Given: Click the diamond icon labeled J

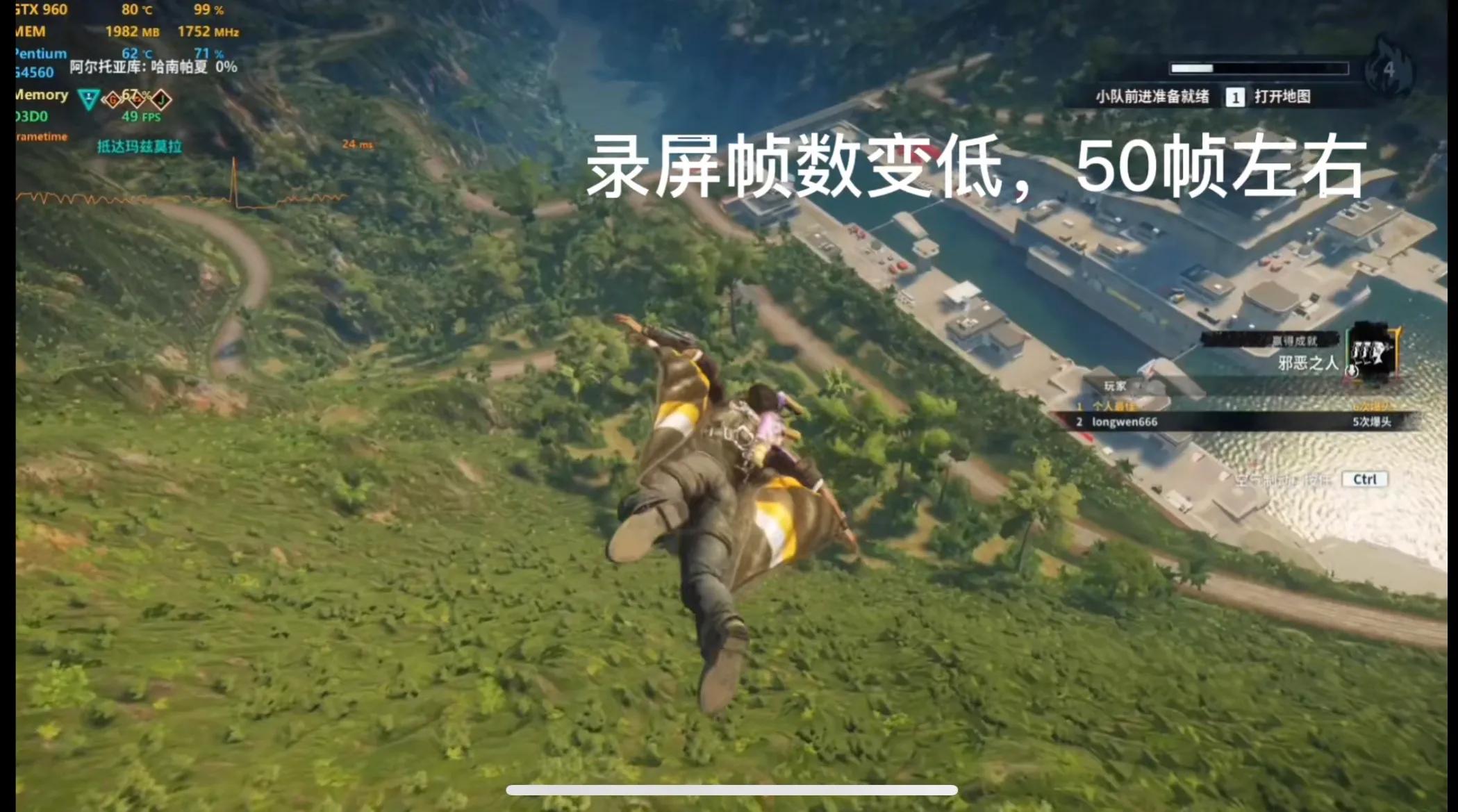Looking at the screenshot, I should 162,99.
